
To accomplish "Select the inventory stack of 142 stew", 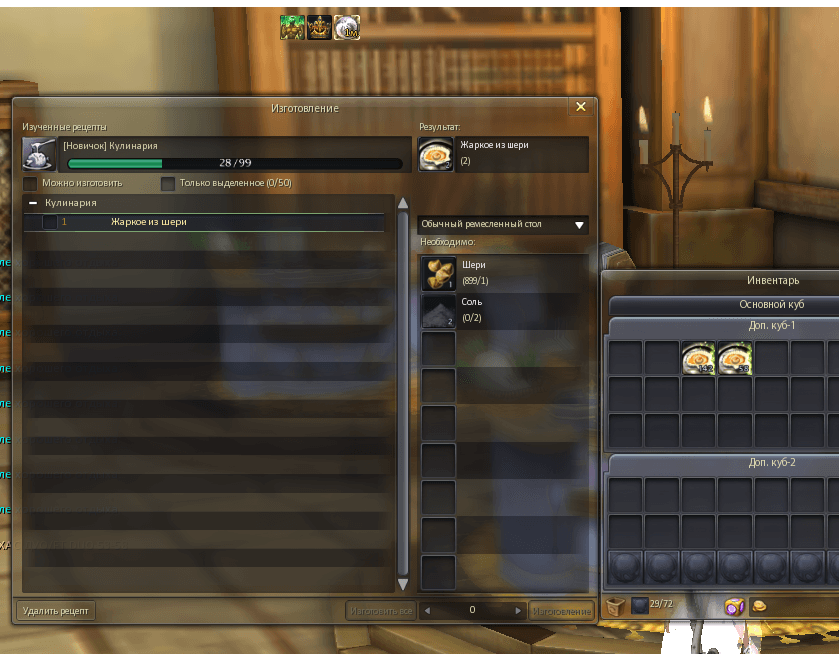I will click(698, 358).
